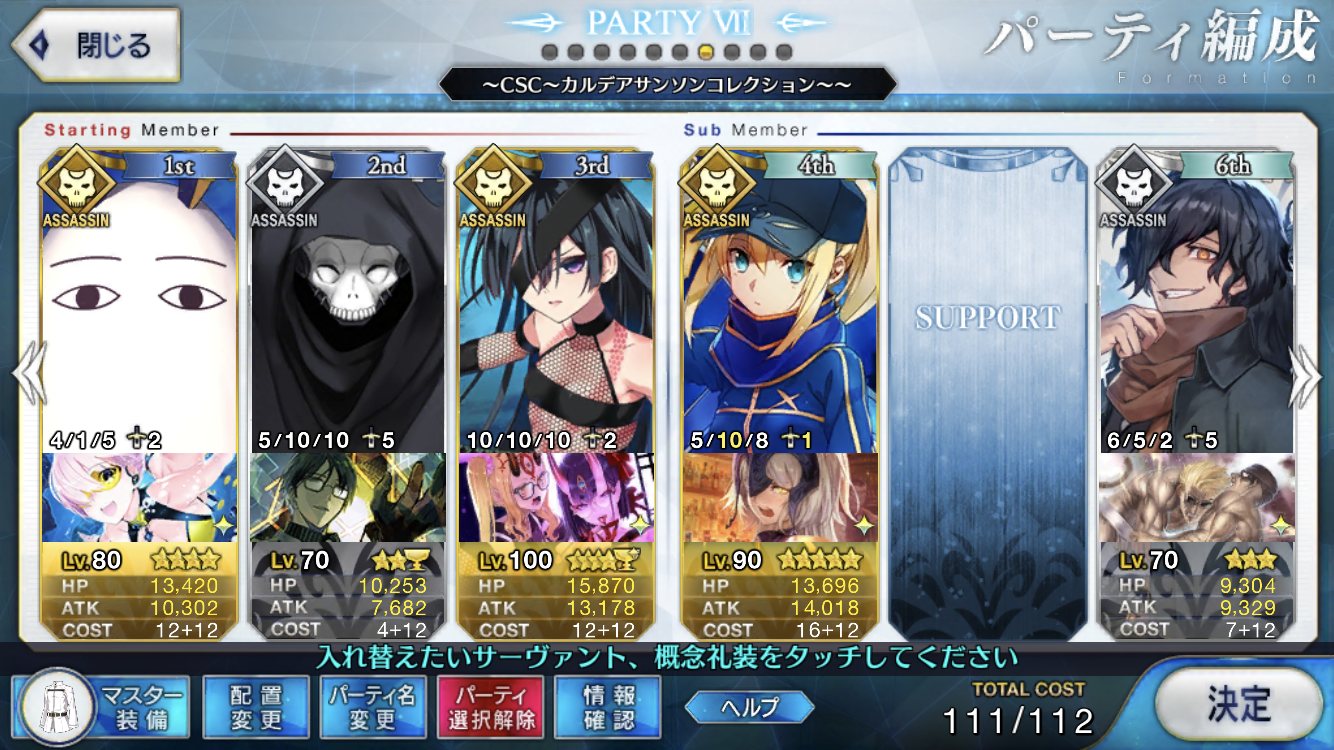Close the party formation screen
The image size is (1334, 750).
click(95, 46)
